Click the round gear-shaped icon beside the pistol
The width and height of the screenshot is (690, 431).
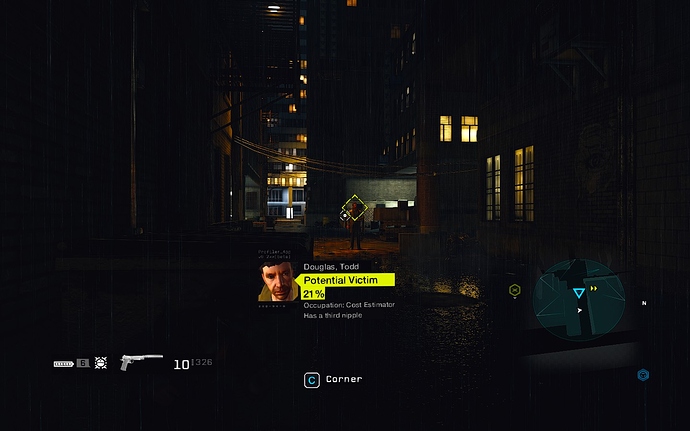[101, 363]
